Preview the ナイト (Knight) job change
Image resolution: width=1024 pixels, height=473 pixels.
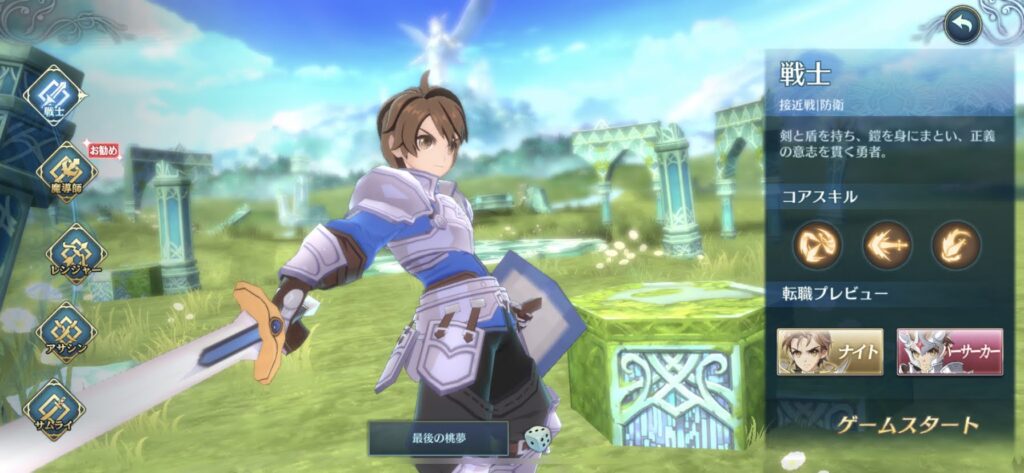[x=830, y=352]
